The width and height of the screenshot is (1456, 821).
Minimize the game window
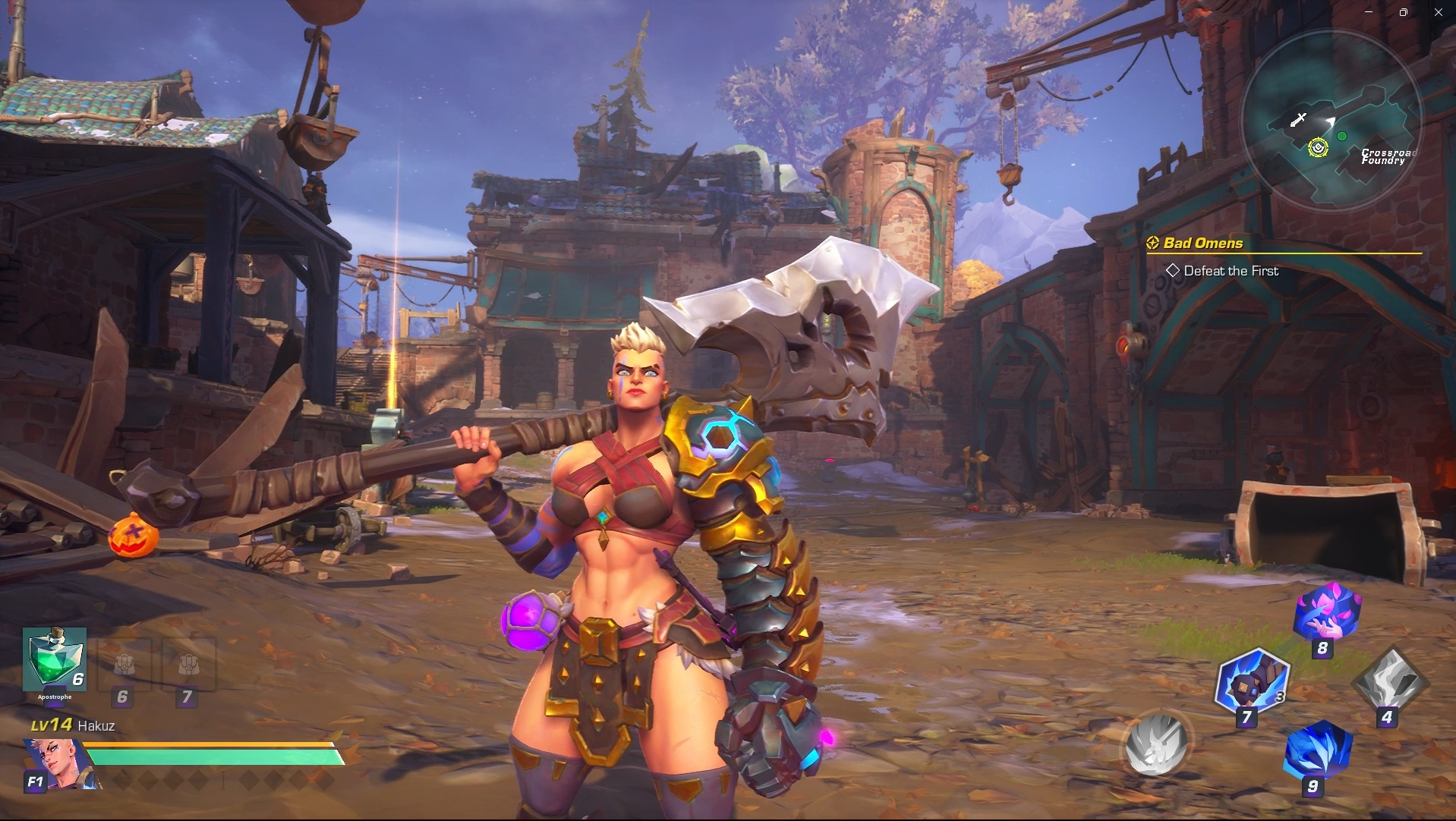coord(1369,12)
